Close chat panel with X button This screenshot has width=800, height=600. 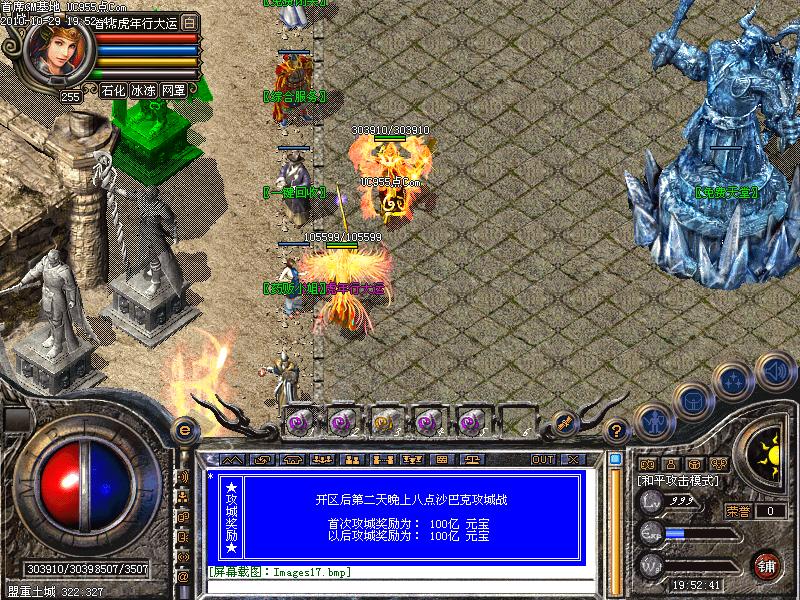(x=573, y=460)
